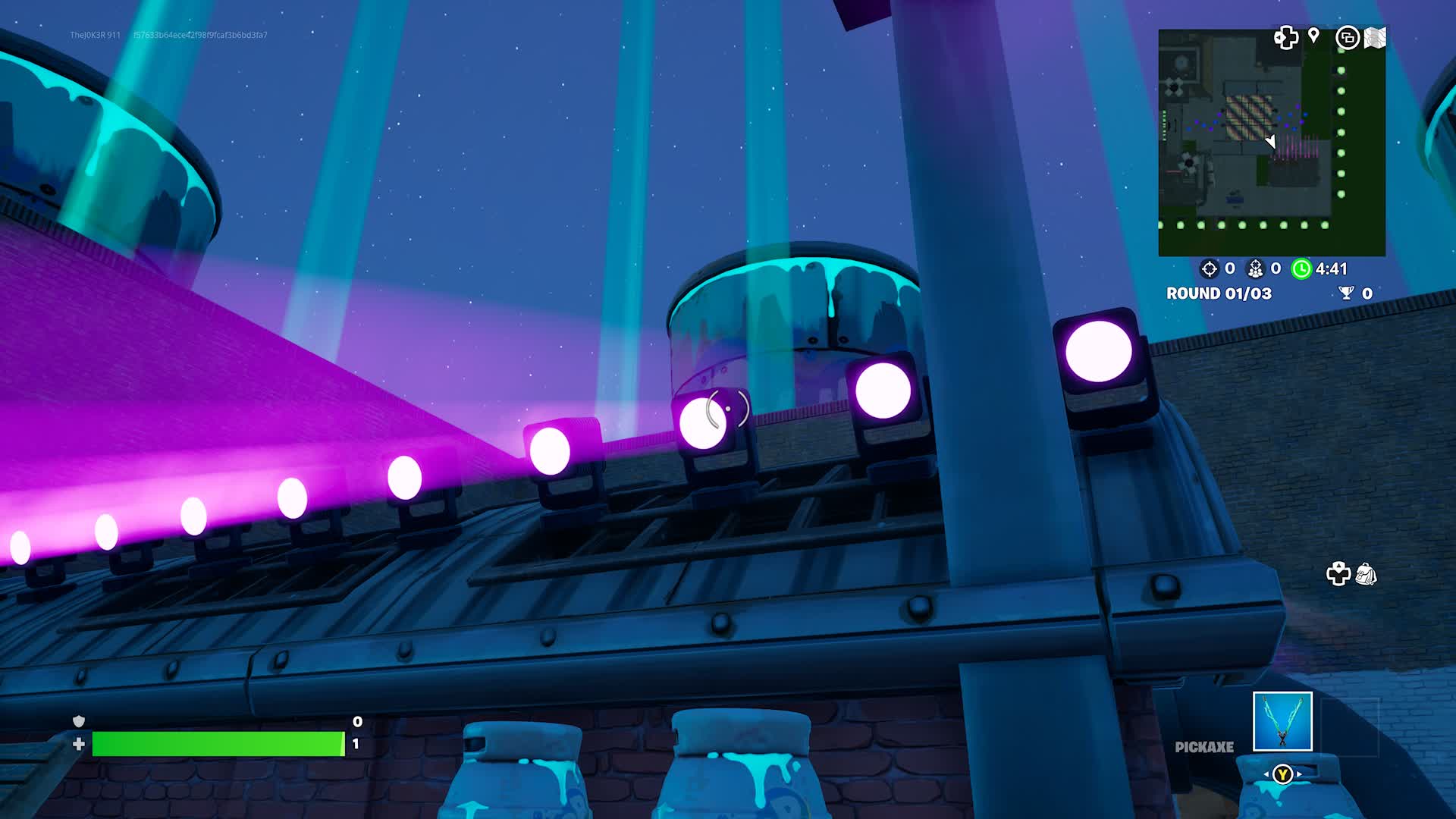Select the Pickaxe item slot thumbnail
The width and height of the screenshot is (1456, 819).
point(1282,721)
